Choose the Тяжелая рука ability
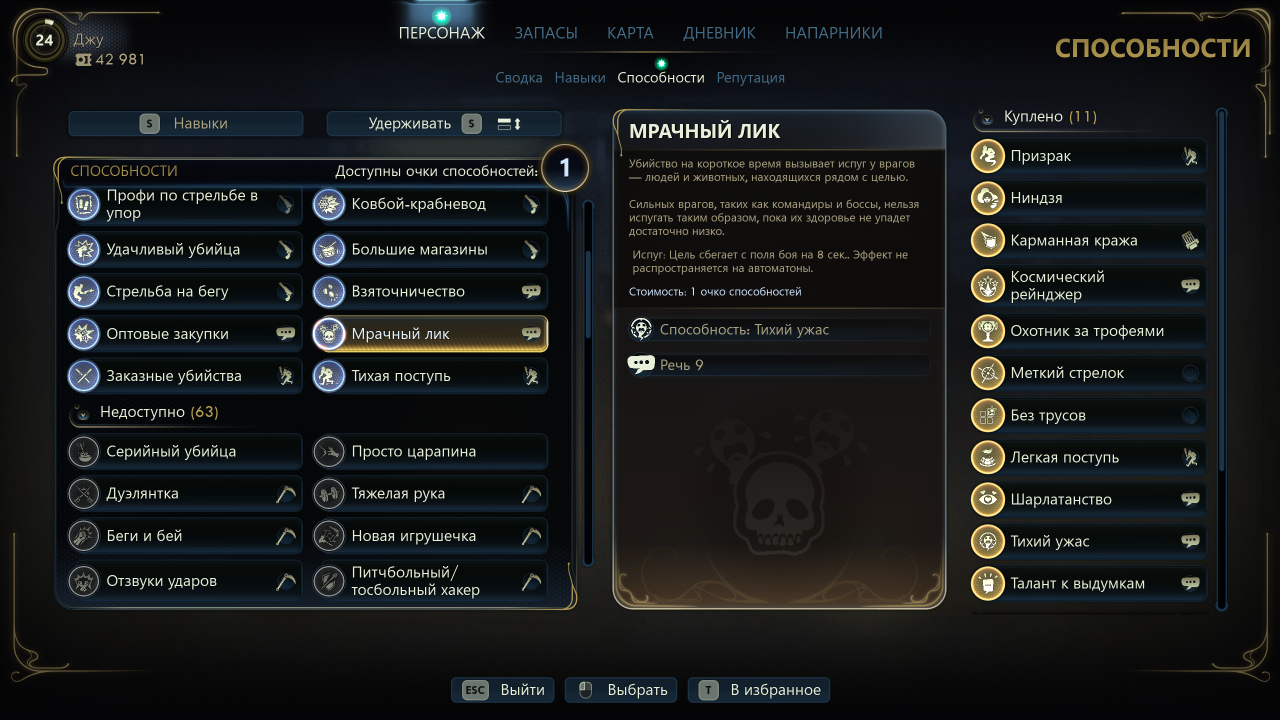 [x=430, y=493]
